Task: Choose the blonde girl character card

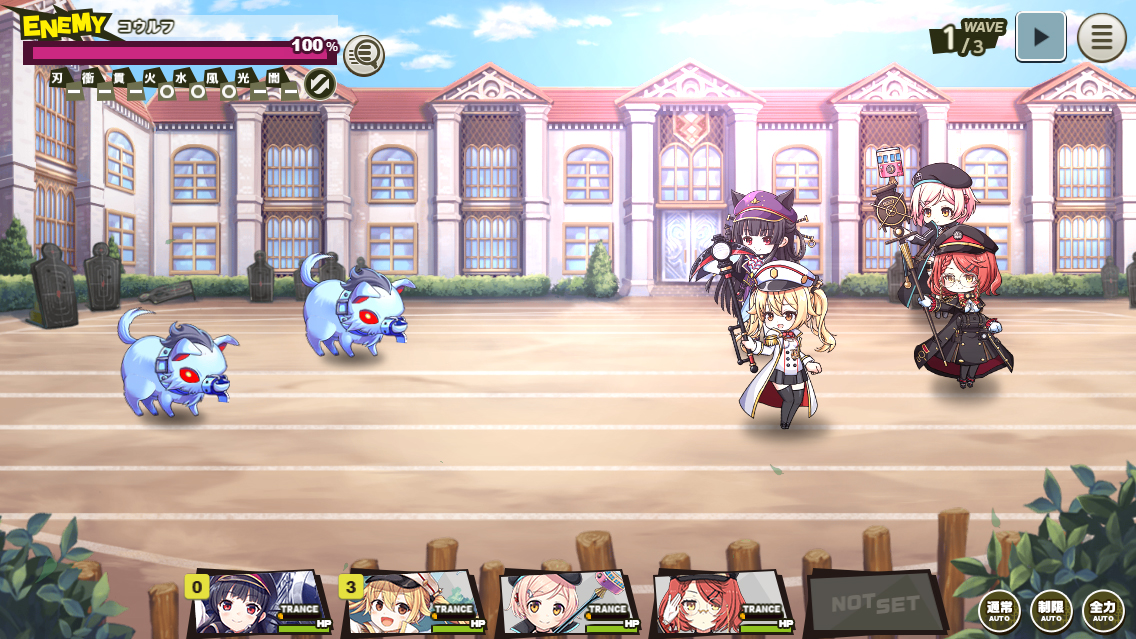Action: point(414,603)
